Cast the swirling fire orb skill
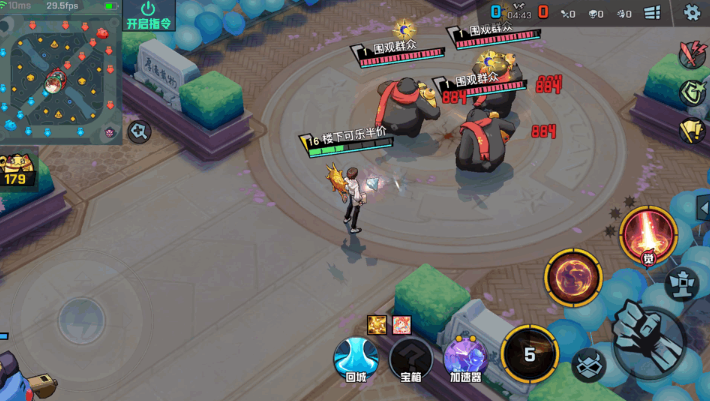 click(572, 277)
